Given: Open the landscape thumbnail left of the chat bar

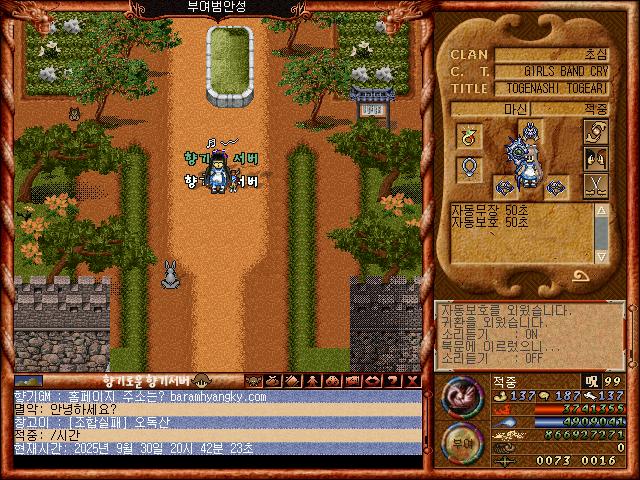Looking at the screenshot, I should [28, 381].
